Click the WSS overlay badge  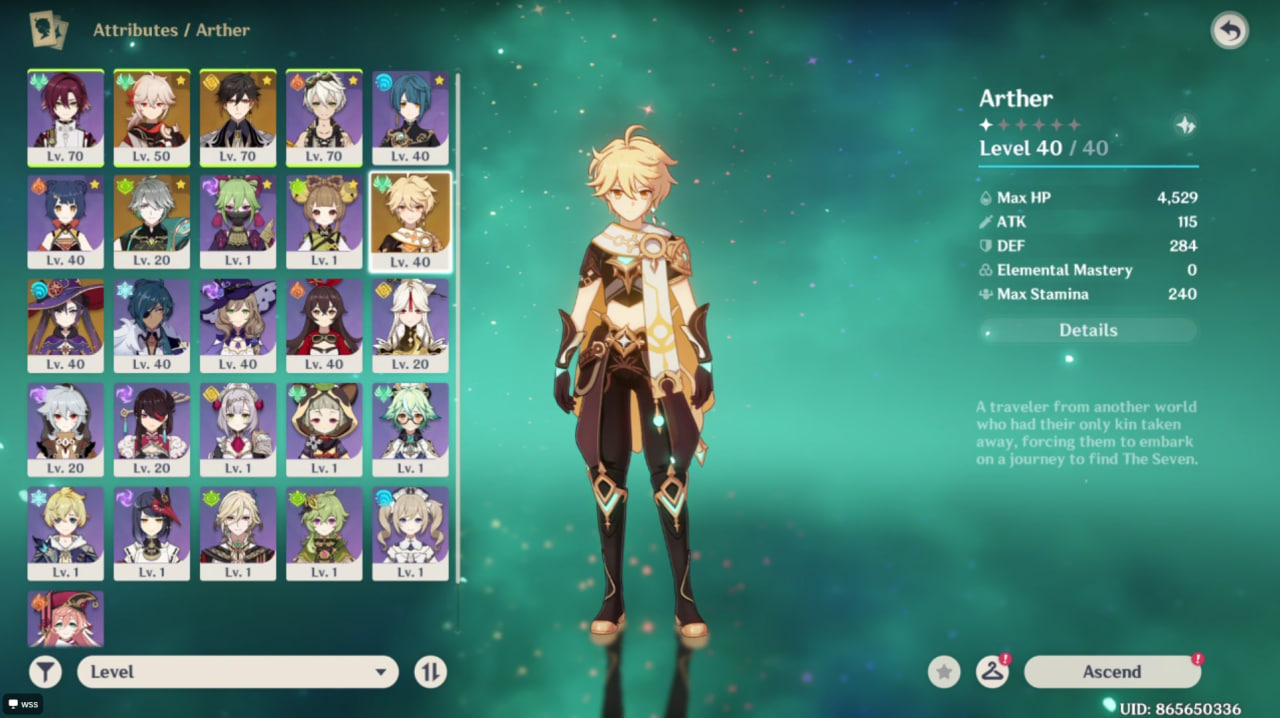(x=22, y=704)
